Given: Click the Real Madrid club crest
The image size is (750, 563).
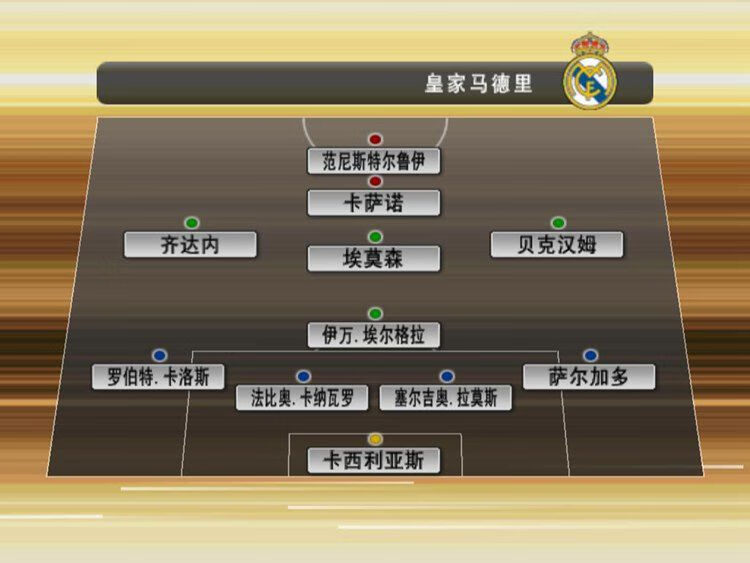Looking at the screenshot, I should click(x=590, y=73).
